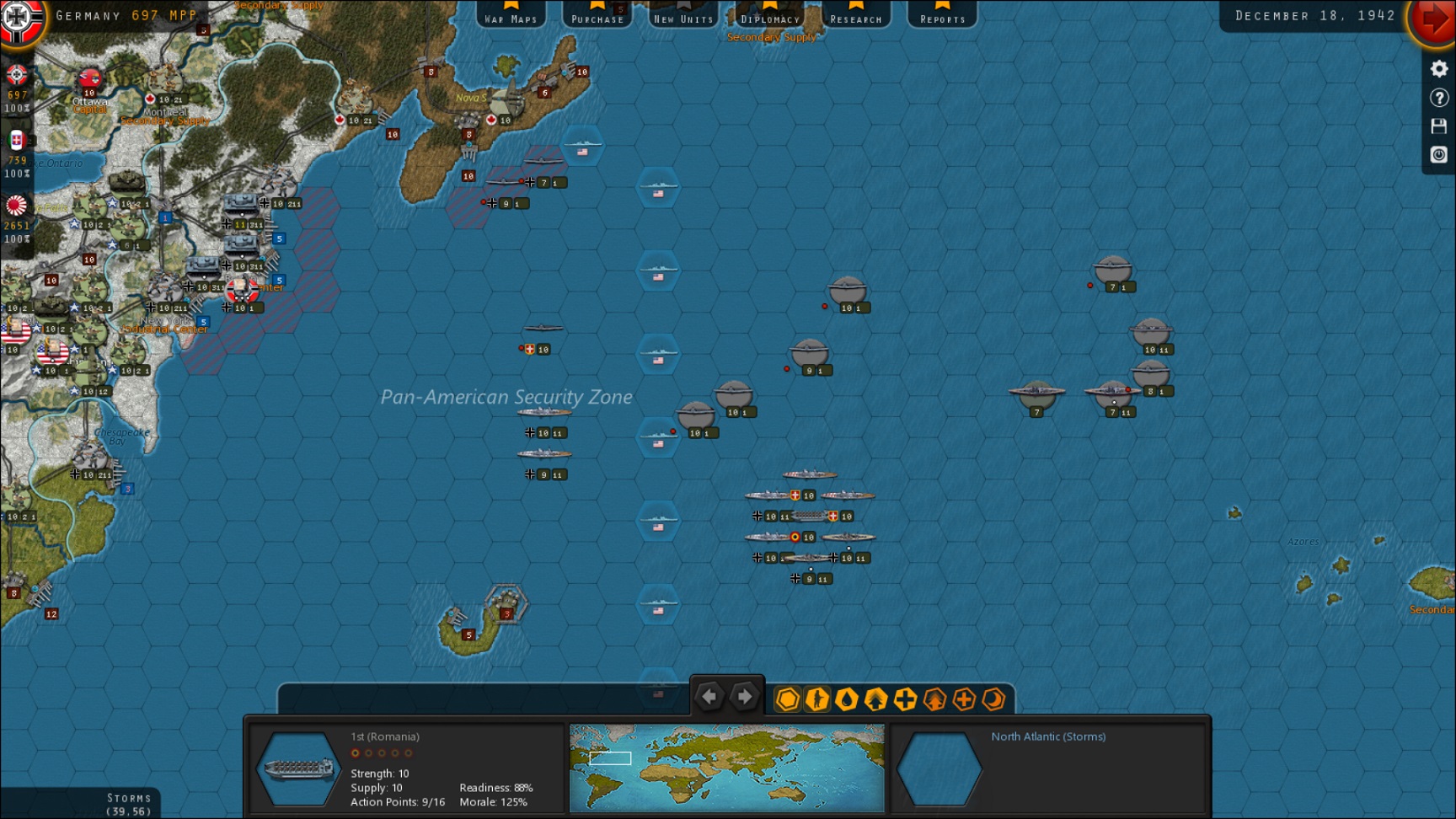The image size is (1456, 819).
Task: Open the Reports screen
Action: coord(942,14)
